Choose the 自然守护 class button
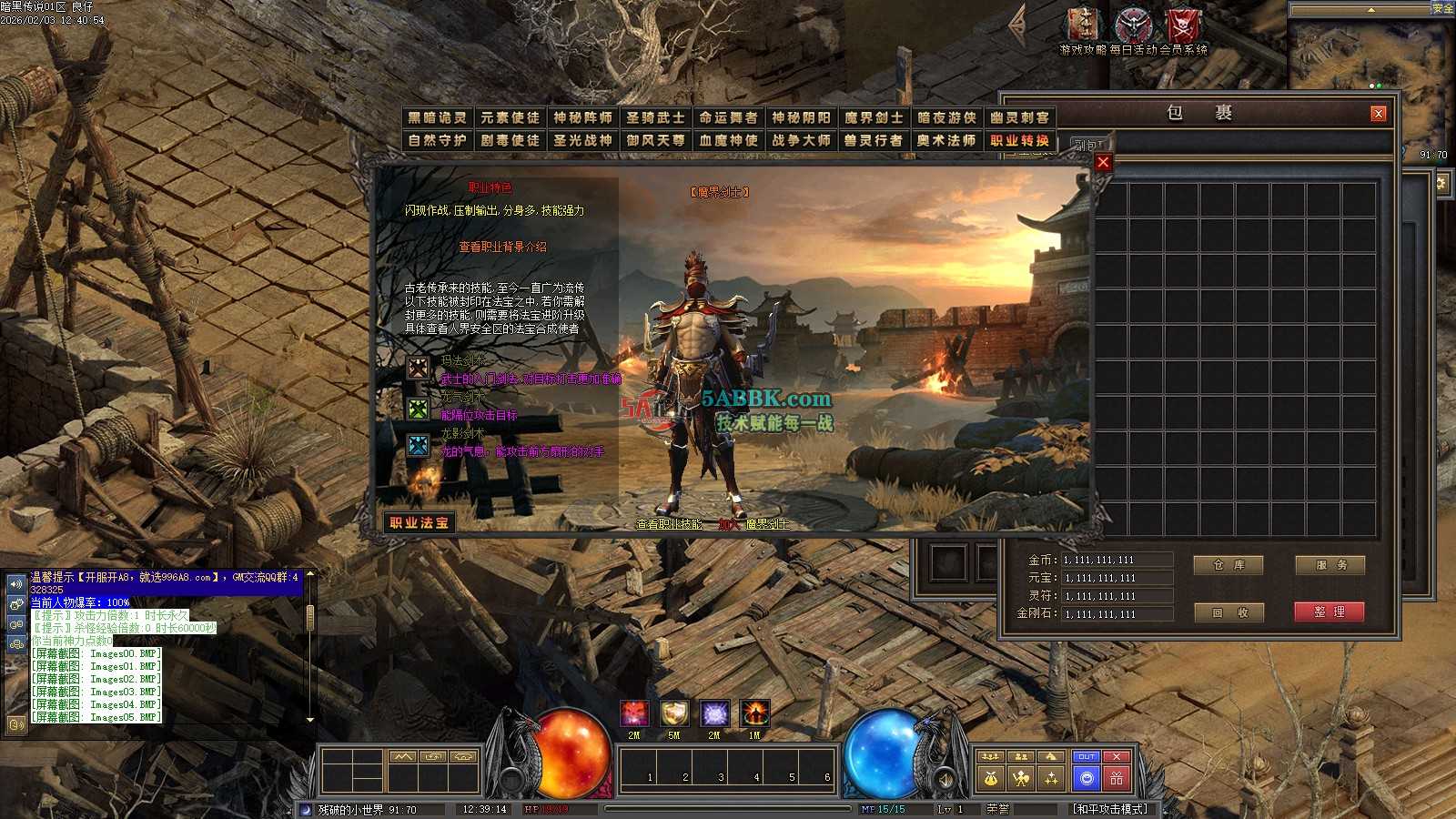 437,140
